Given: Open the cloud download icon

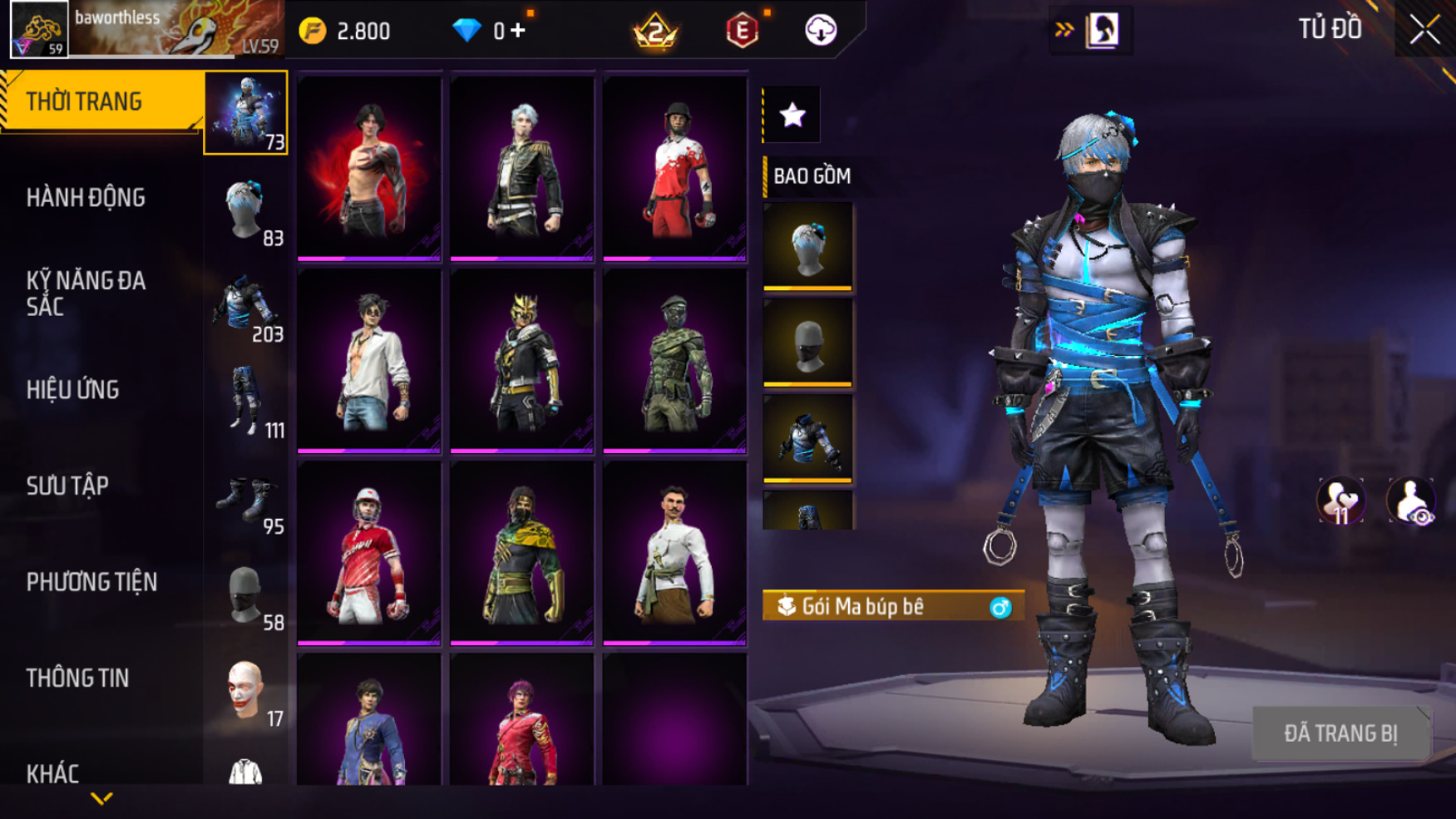Looking at the screenshot, I should click(821, 31).
